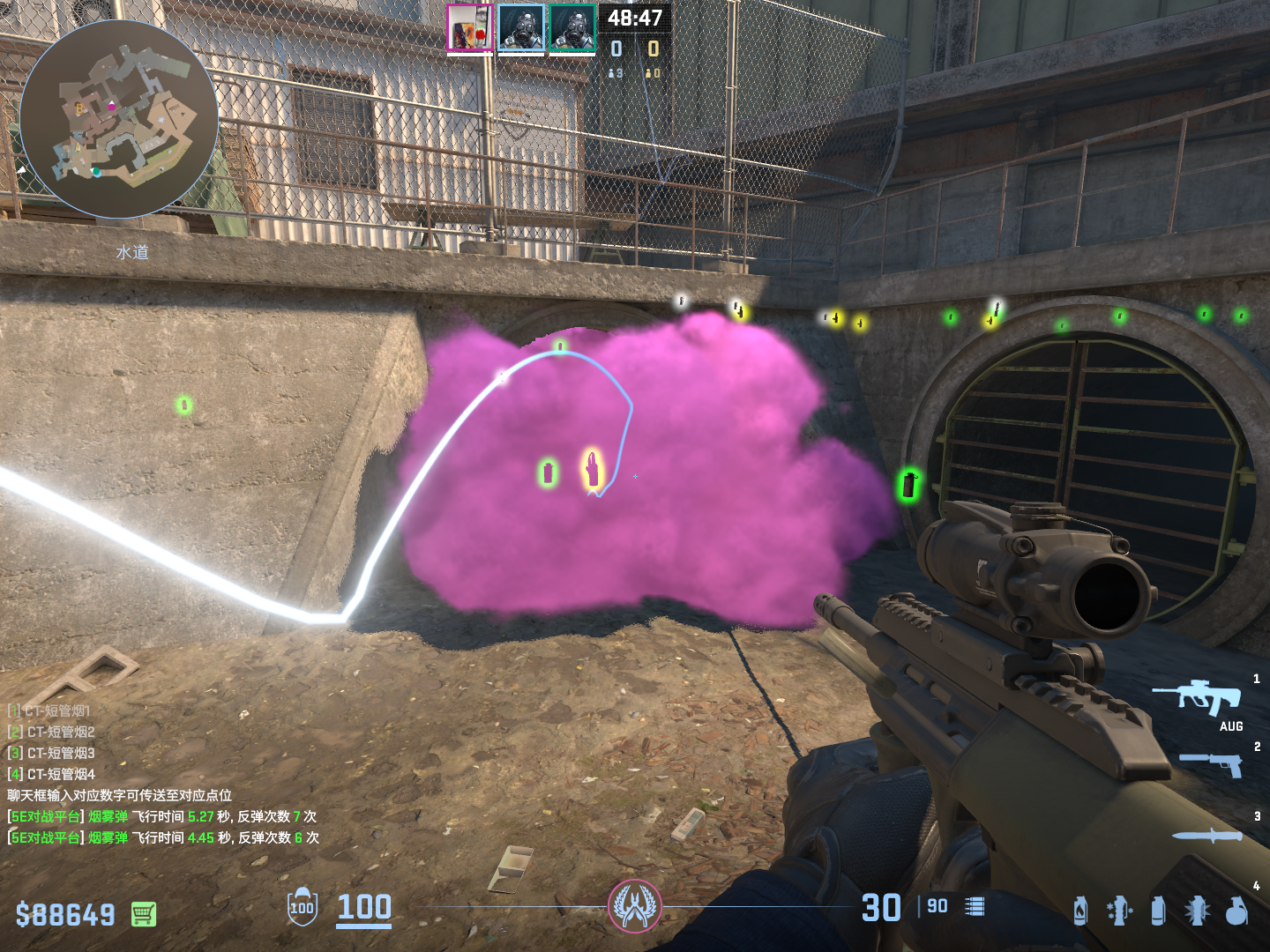Viewport: 1270px width, 952px height.
Task: Select the green-bordered gas mask avatar
Action: pos(571,27)
